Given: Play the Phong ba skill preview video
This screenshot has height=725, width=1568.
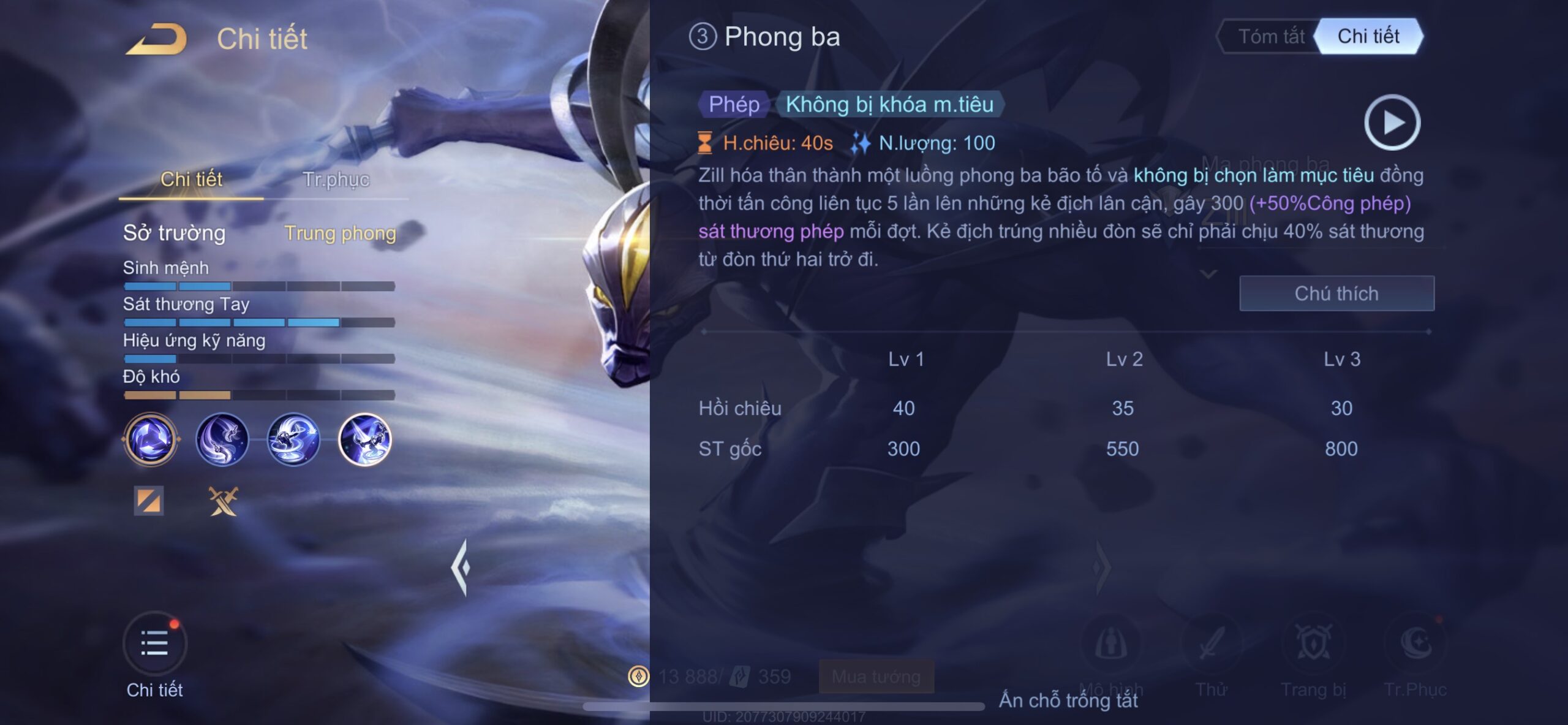Looking at the screenshot, I should coord(1392,123).
